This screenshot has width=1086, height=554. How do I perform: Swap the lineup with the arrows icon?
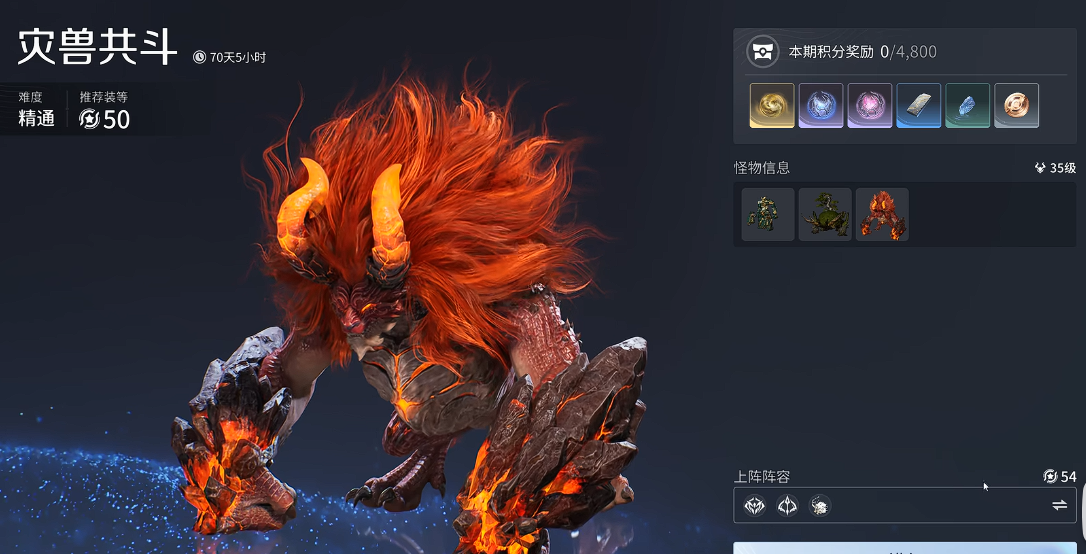pyautogui.click(x=1059, y=506)
